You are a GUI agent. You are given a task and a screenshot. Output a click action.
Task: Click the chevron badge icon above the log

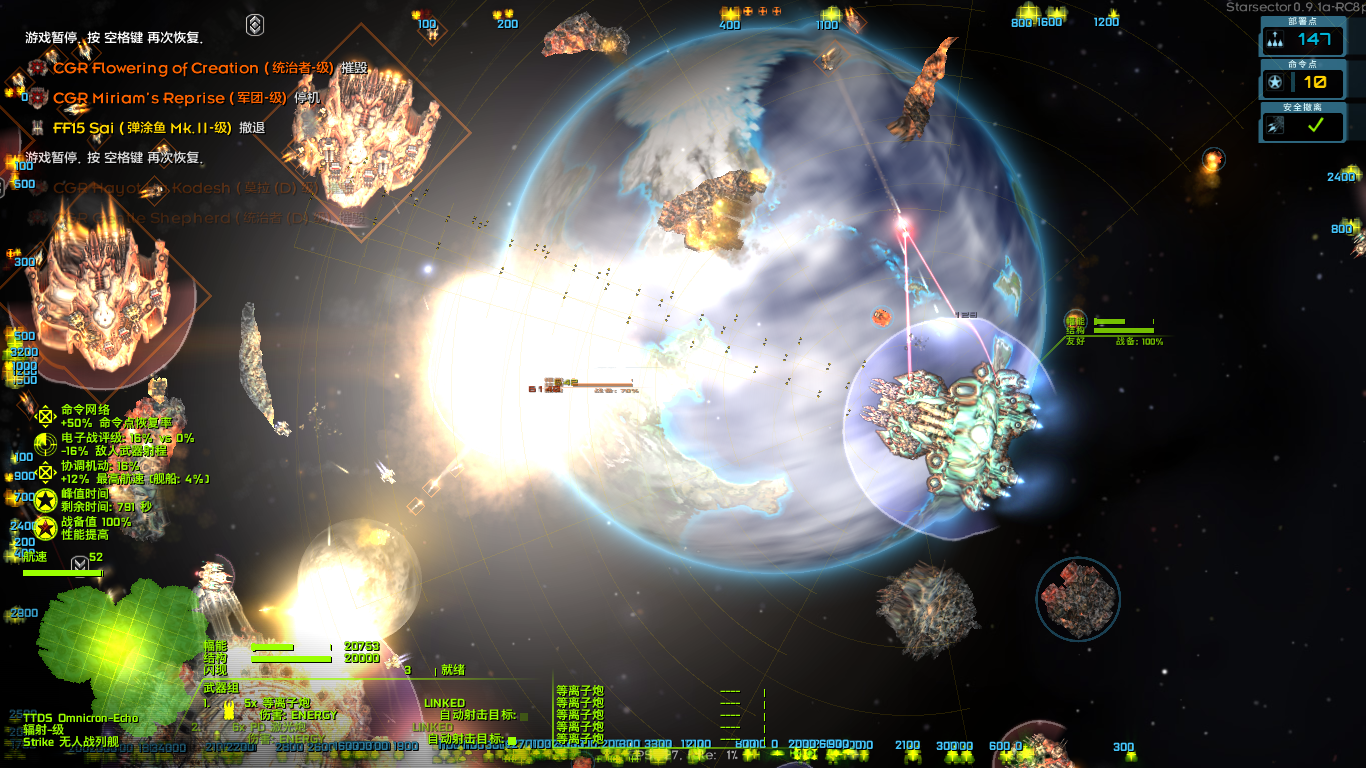point(255,25)
